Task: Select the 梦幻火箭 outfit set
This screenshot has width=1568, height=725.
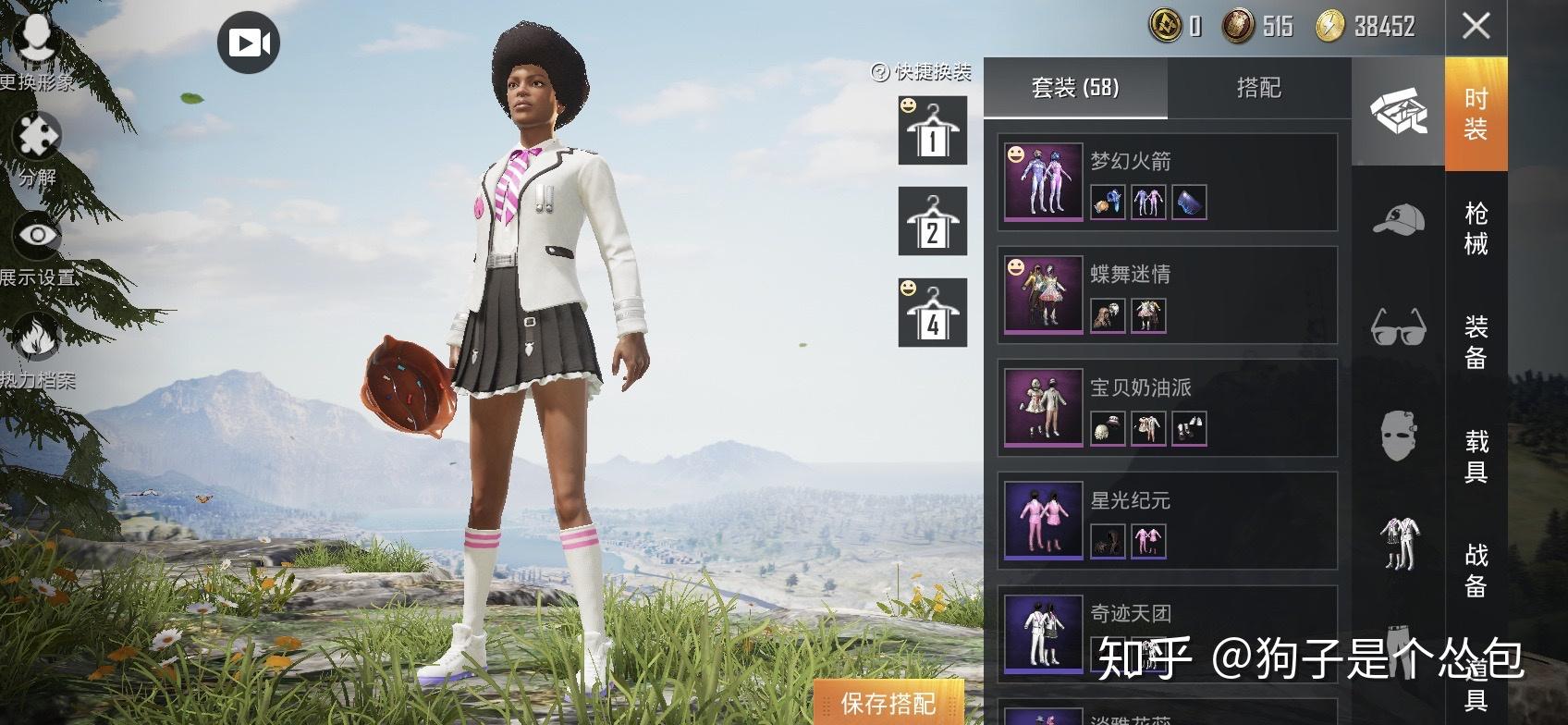Action: tap(1167, 182)
